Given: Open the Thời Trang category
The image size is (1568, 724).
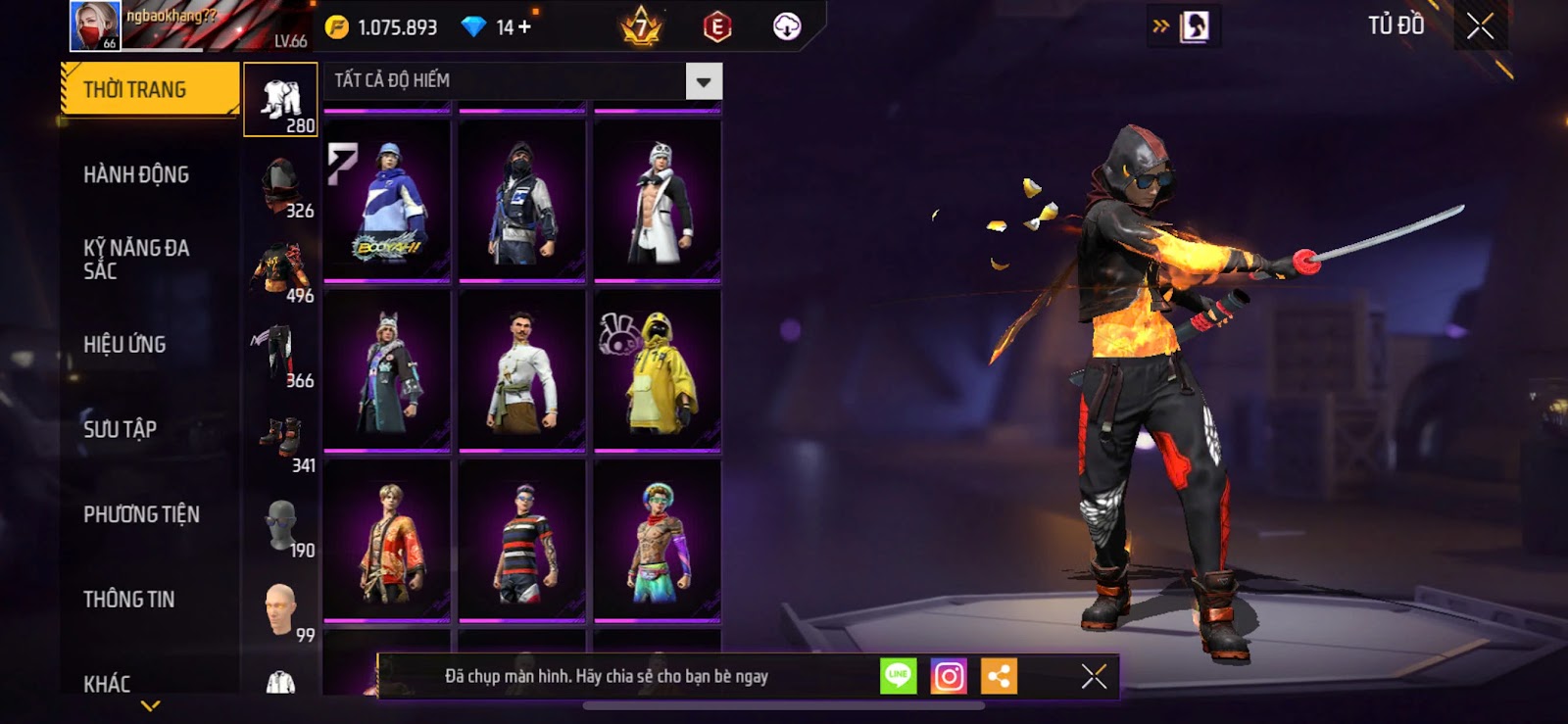Looking at the screenshot, I should click(x=149, y=90).
